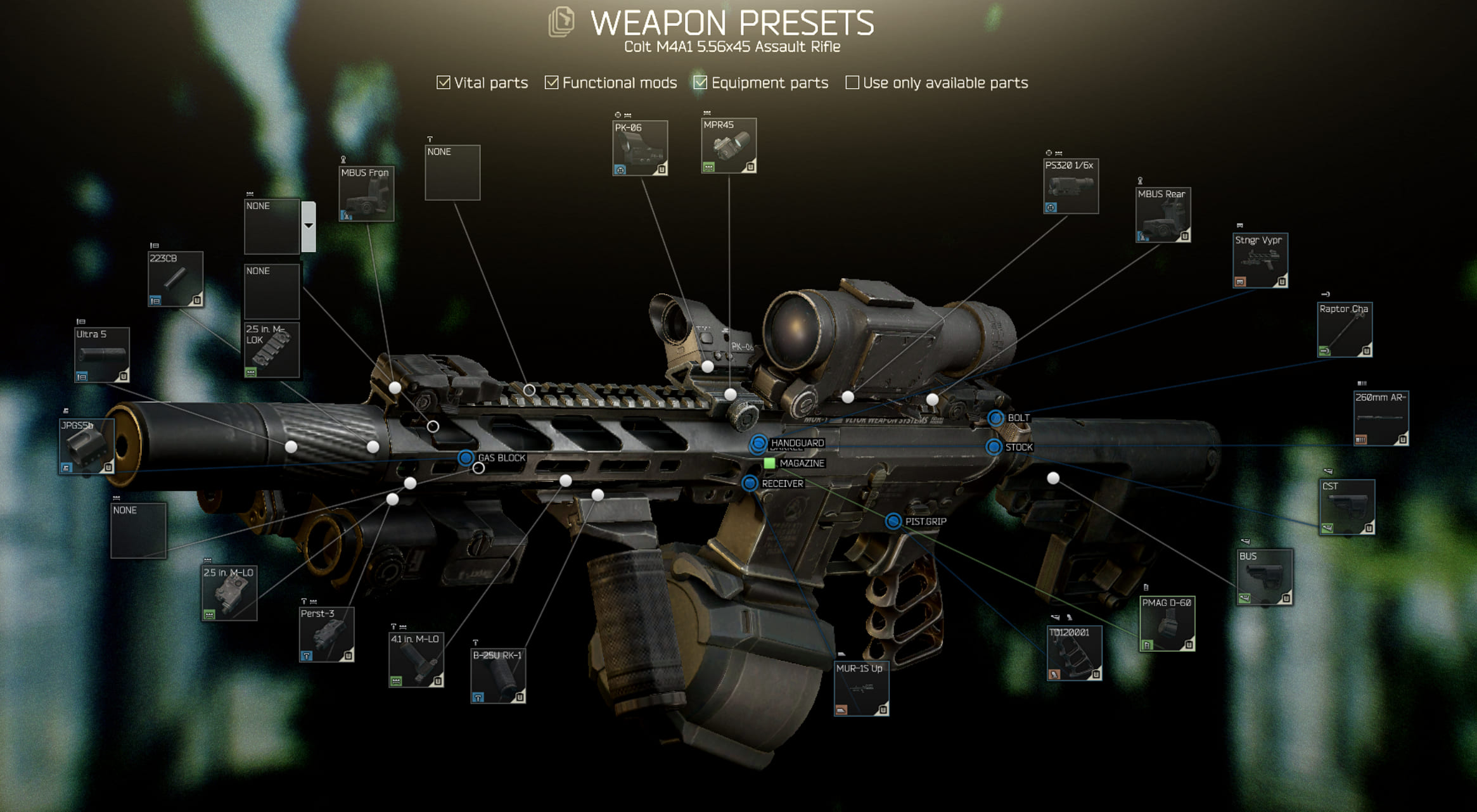Viewport: 1477px width, 812px height.
Task: Choose the Ultra 5 suppressor slot
Action: pos(102,355)
